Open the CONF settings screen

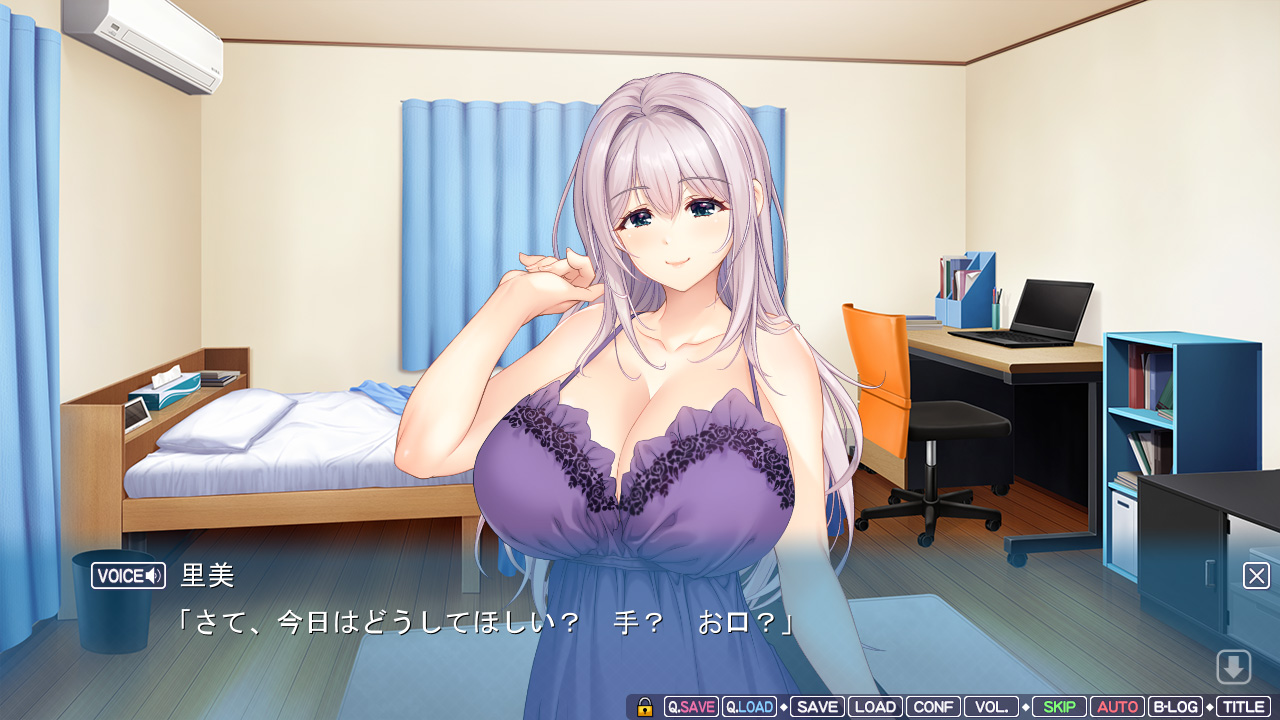tap(933, 707)
